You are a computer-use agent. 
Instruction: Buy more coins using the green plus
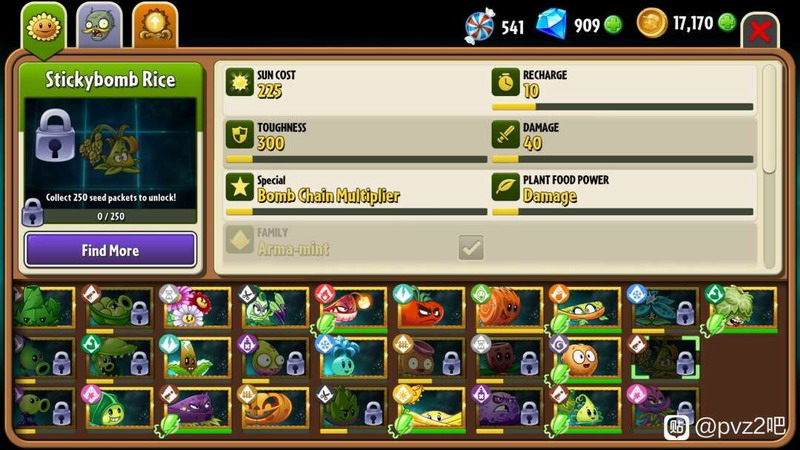click(x=727, y=22)
